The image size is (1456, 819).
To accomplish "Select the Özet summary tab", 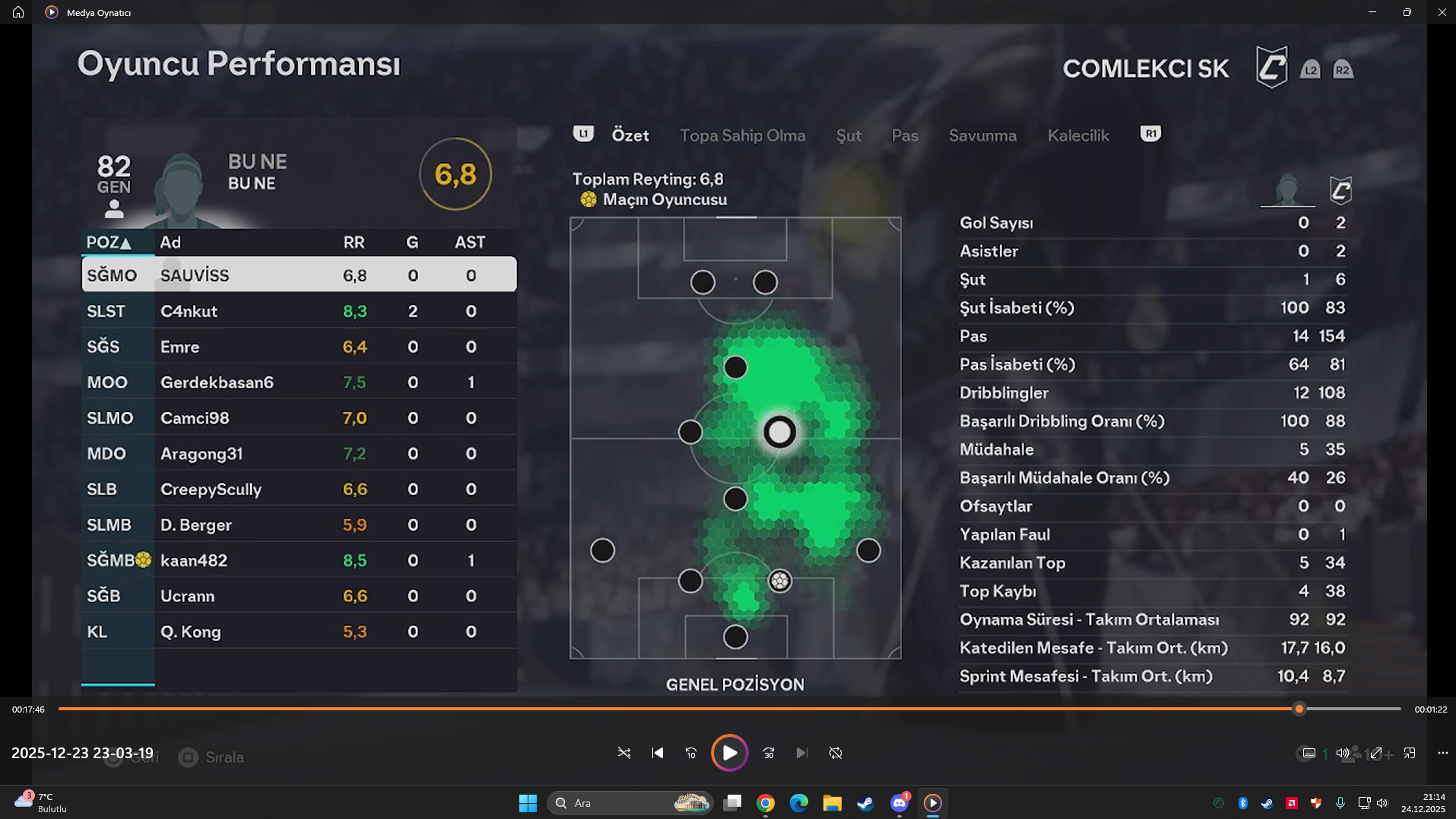I will tap(630, 135).
